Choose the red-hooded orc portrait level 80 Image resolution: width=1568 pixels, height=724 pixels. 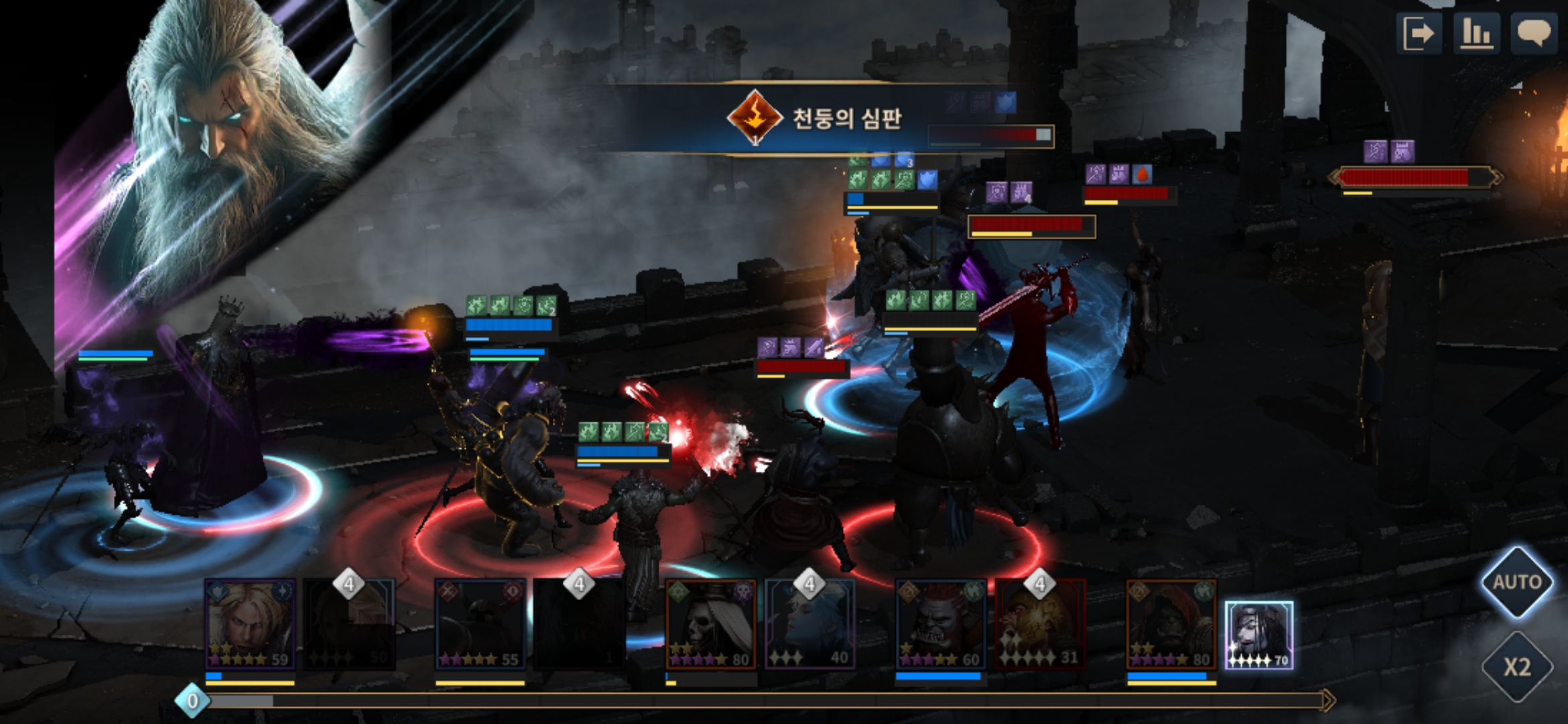point(1171,625)
